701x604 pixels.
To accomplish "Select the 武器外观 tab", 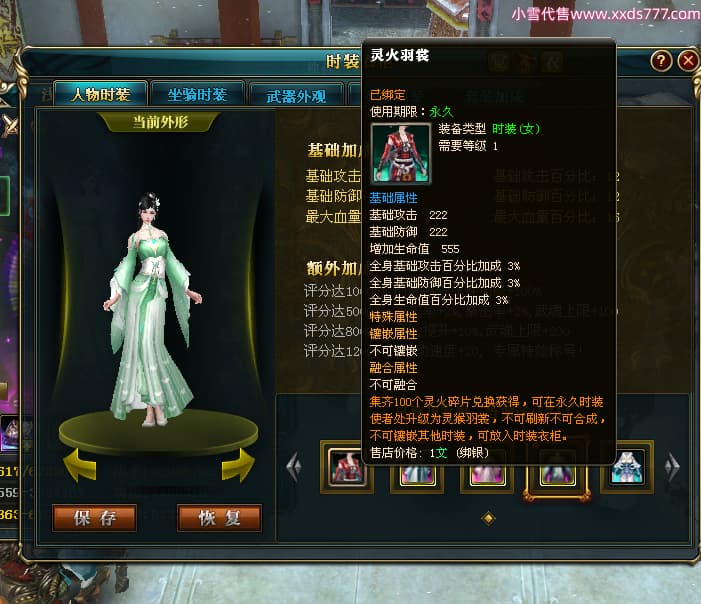I will point(296,96).
